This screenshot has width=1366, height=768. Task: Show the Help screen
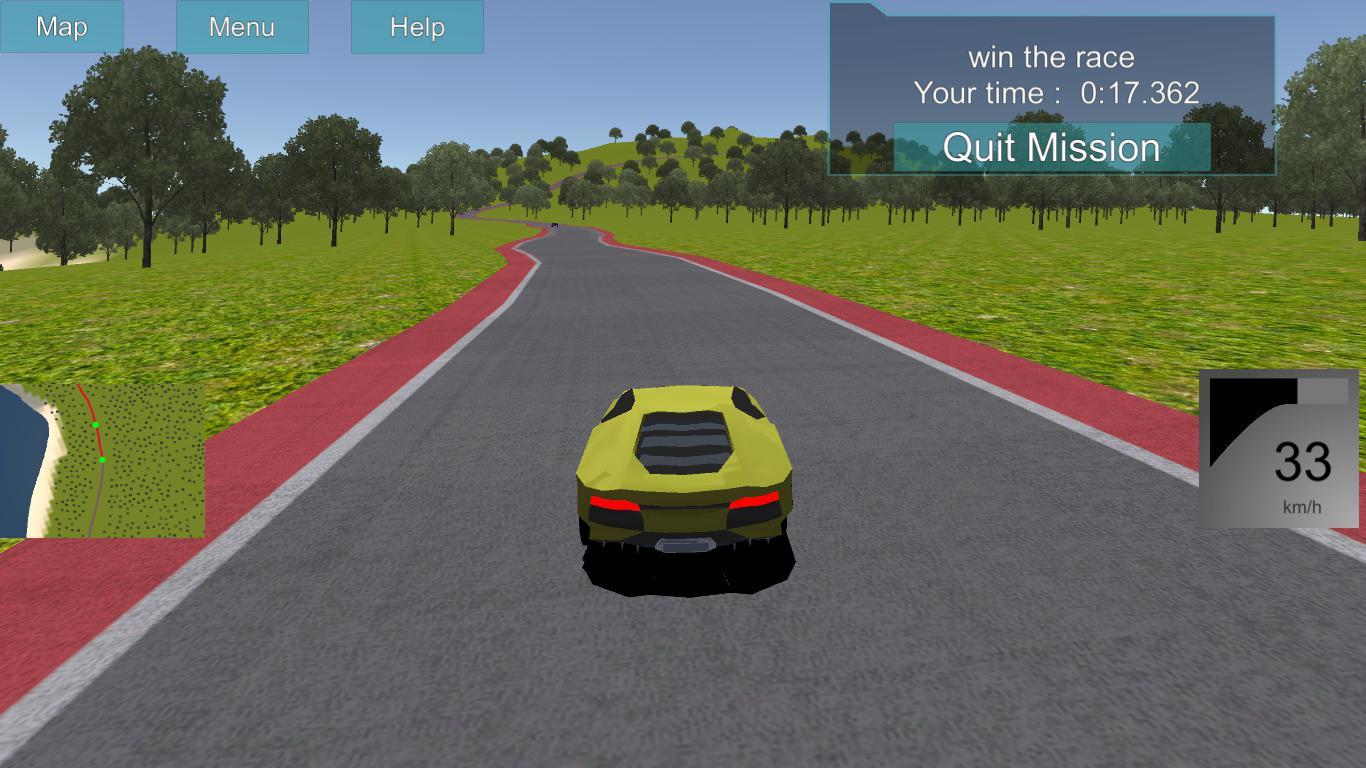(x=417, y=27)
